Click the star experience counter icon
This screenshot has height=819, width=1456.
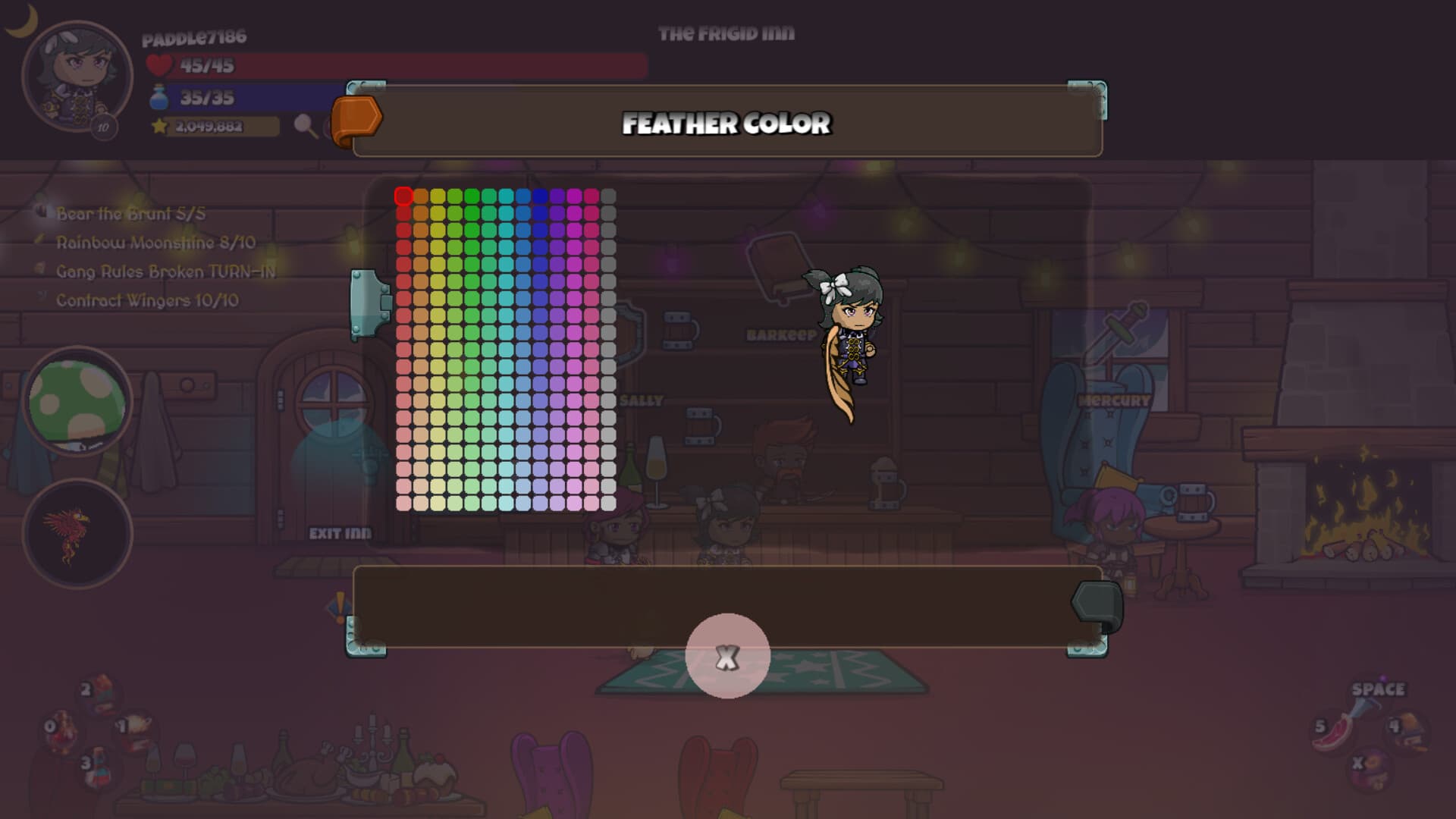click(158, 126)
